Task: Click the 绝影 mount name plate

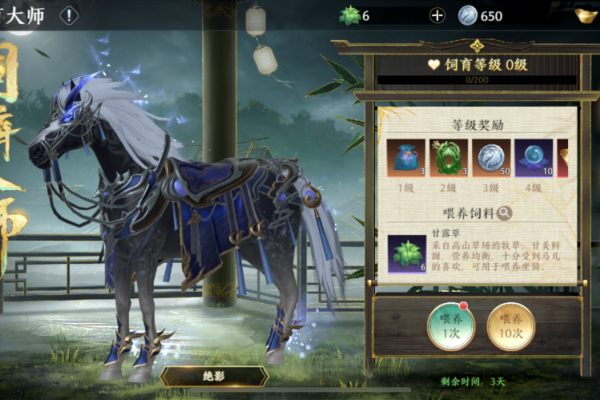Action: coord(214,376)
